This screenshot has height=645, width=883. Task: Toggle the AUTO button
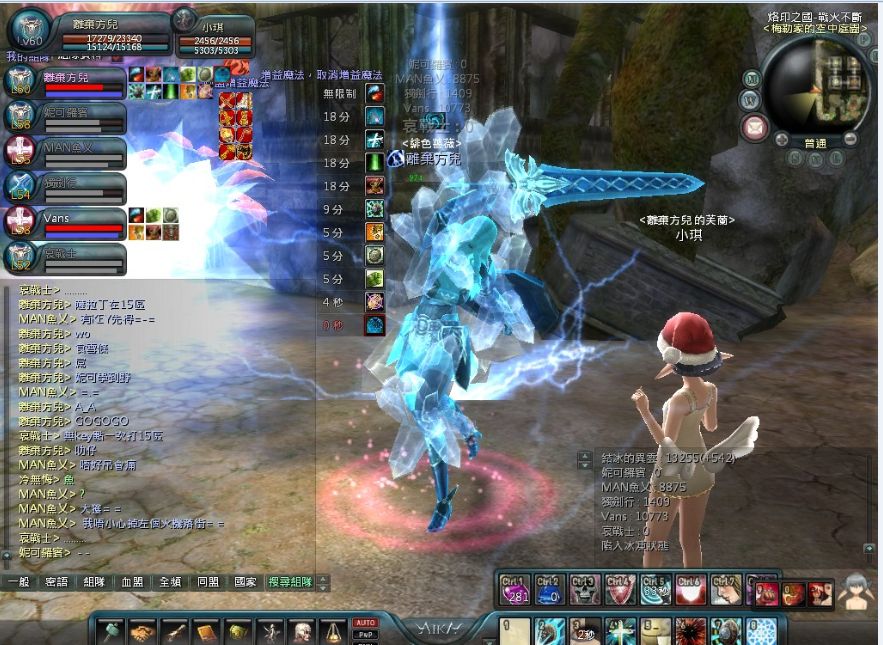point(366,622)
